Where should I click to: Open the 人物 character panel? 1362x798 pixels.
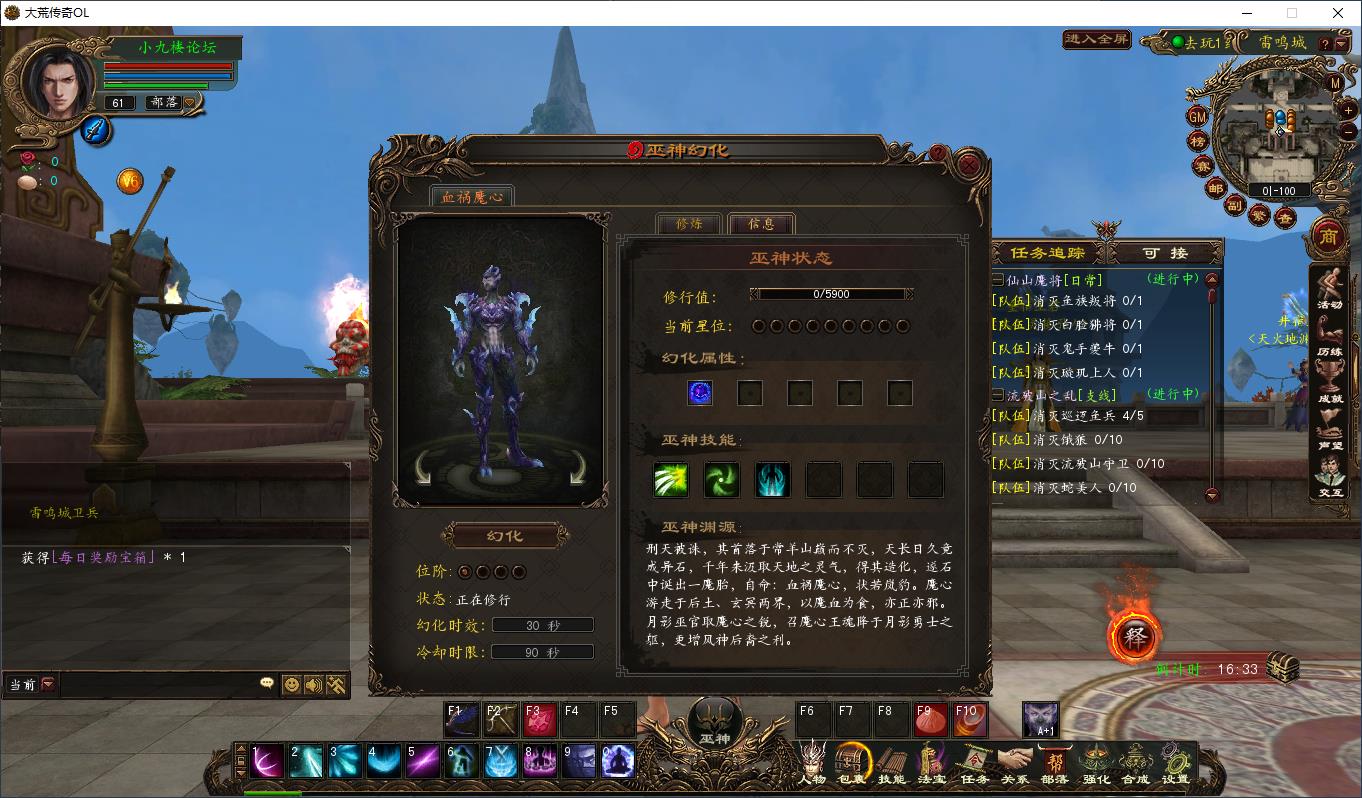tap(812, 765)
